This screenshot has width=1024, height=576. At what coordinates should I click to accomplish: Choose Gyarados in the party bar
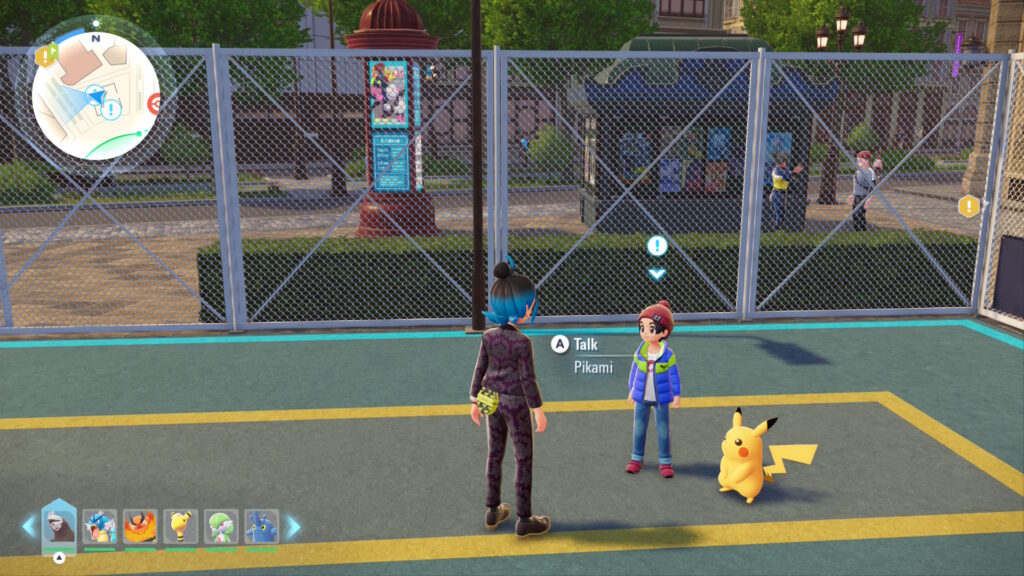point(100,525)
